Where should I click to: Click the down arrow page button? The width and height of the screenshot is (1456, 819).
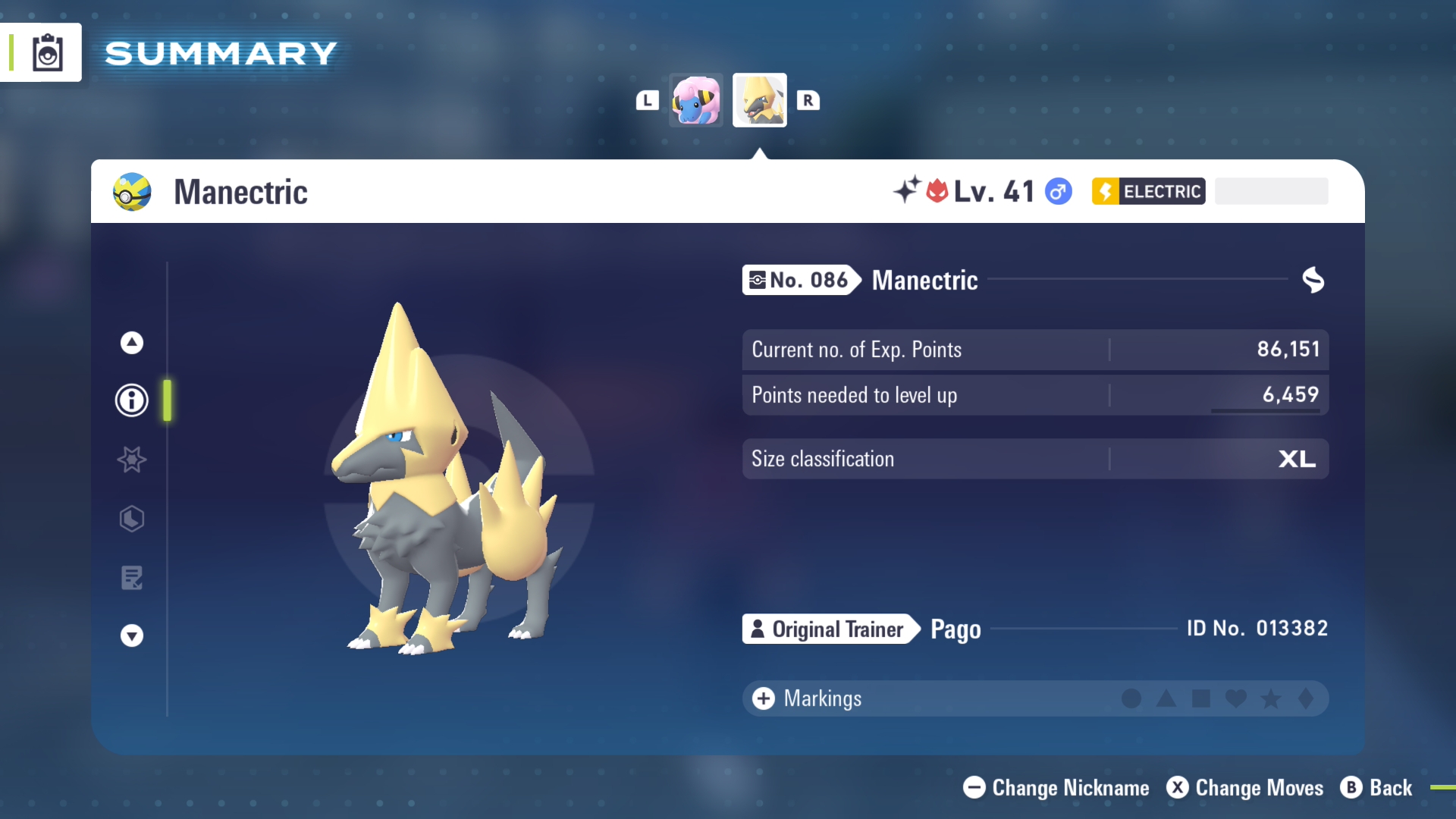coord(132,635)
